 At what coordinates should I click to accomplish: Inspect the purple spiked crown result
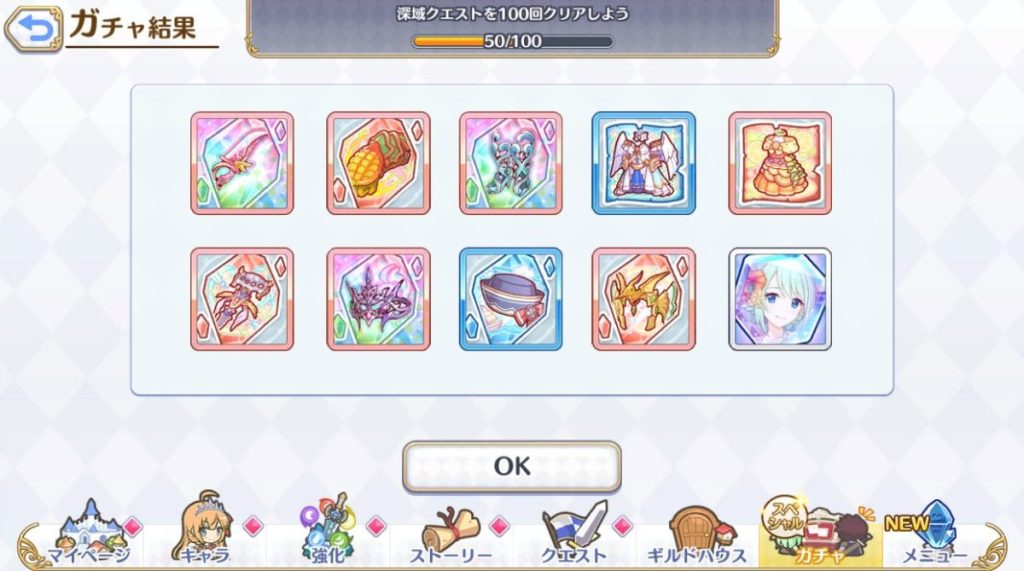[378, 299]
